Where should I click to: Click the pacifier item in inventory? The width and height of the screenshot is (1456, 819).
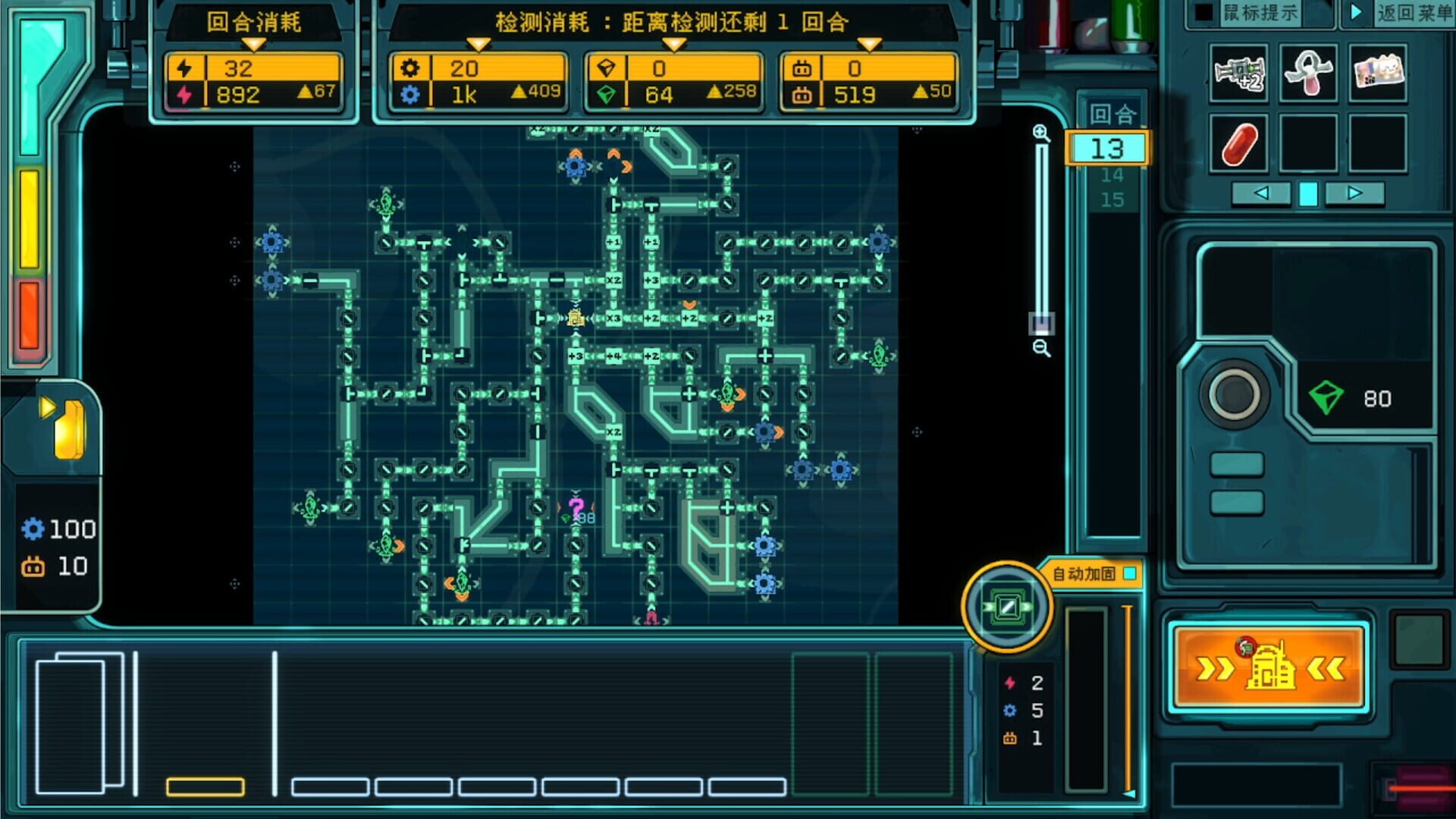[x=1307, y=75]
